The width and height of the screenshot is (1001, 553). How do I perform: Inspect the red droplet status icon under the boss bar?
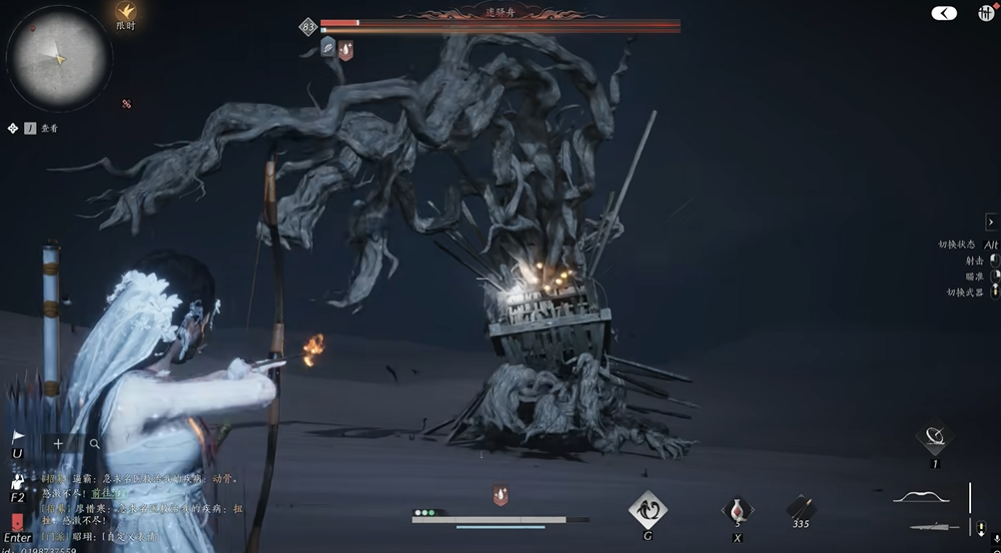(x=346, y=48)
